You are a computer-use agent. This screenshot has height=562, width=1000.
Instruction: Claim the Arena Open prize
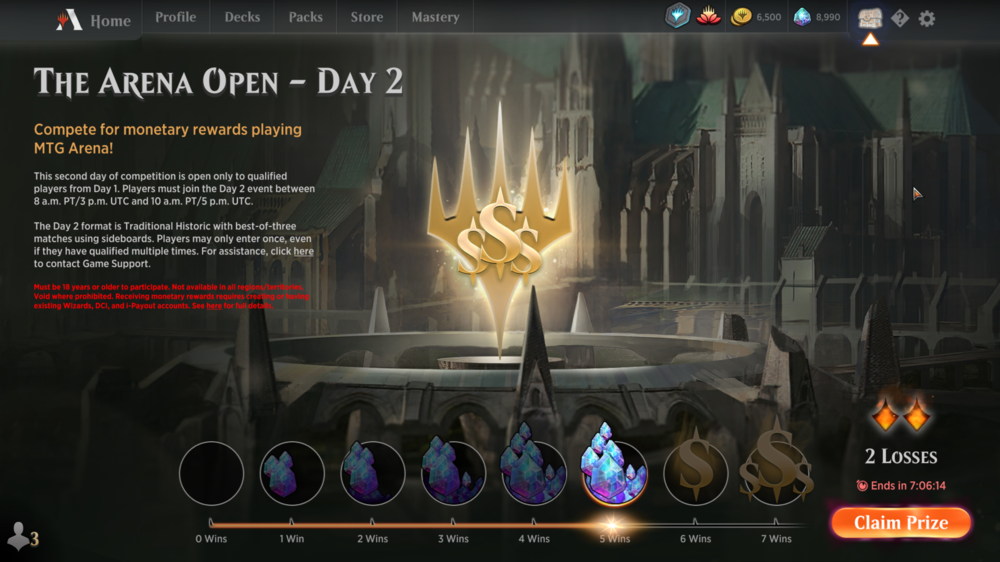900,523
